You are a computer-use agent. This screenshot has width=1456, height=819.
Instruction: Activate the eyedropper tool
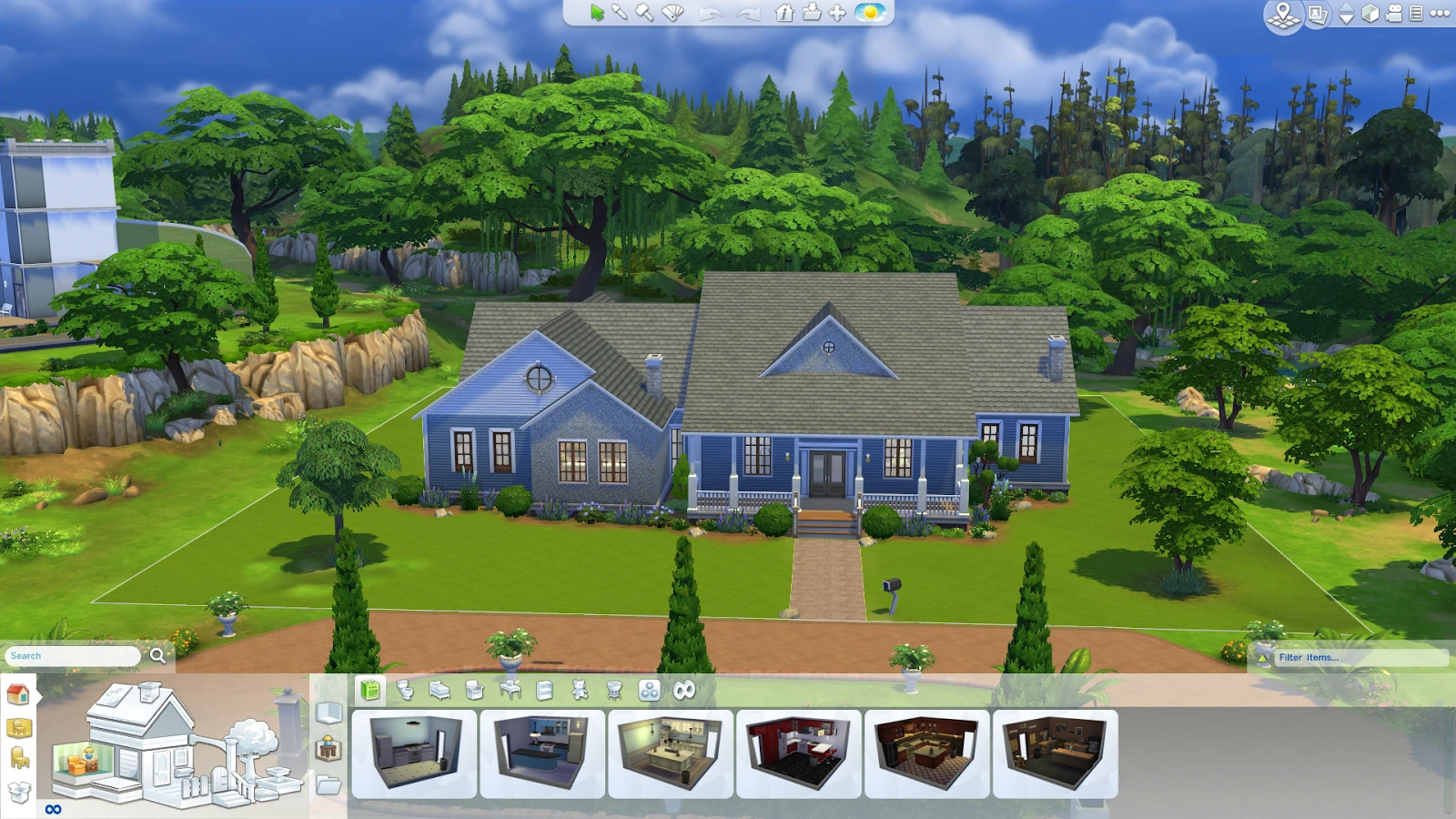pyautogui.click(x=620, y=13)
